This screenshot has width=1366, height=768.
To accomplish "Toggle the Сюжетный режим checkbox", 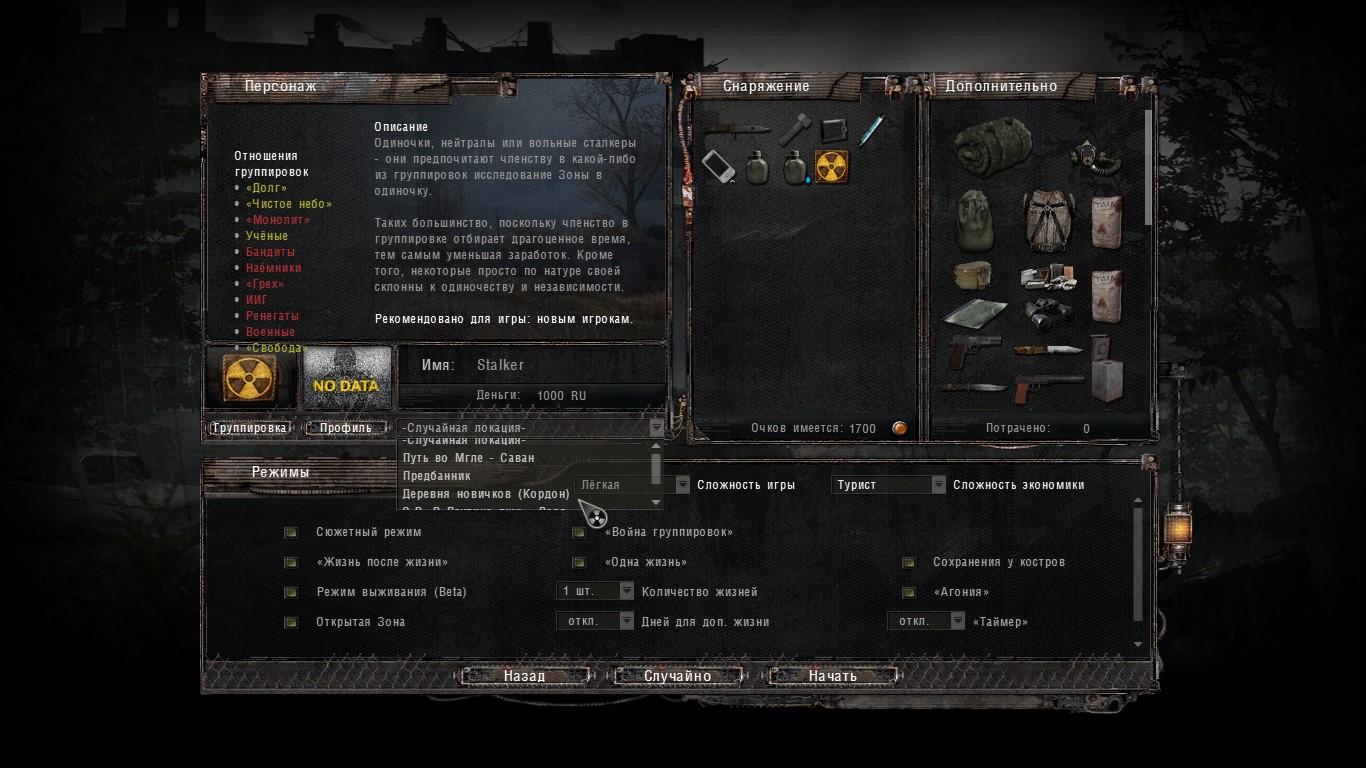I will (291, 532).
